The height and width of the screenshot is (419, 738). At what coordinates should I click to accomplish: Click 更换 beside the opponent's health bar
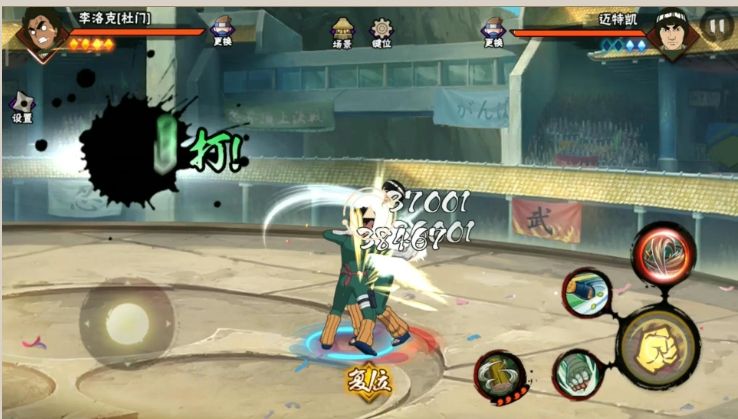tap(492, 31)
